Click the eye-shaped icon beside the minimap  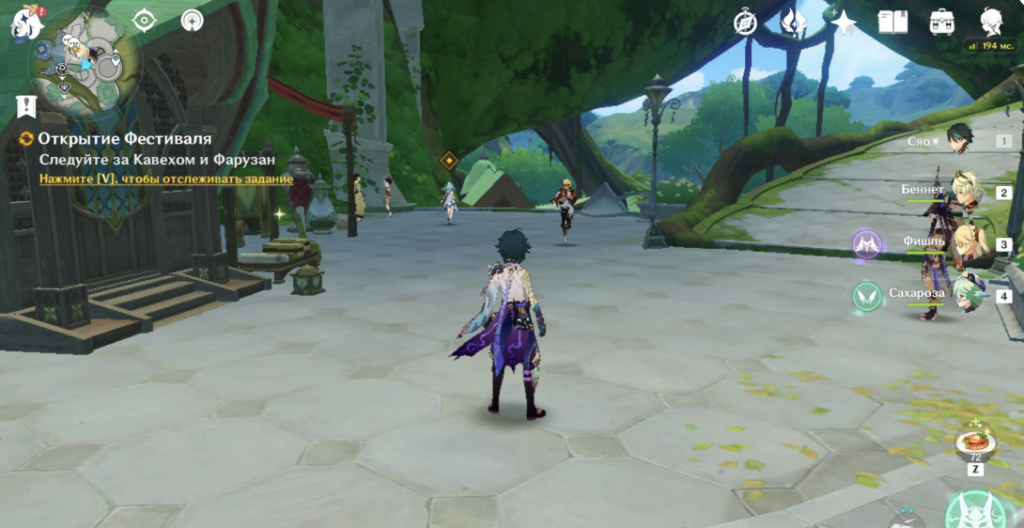(145, 21)
